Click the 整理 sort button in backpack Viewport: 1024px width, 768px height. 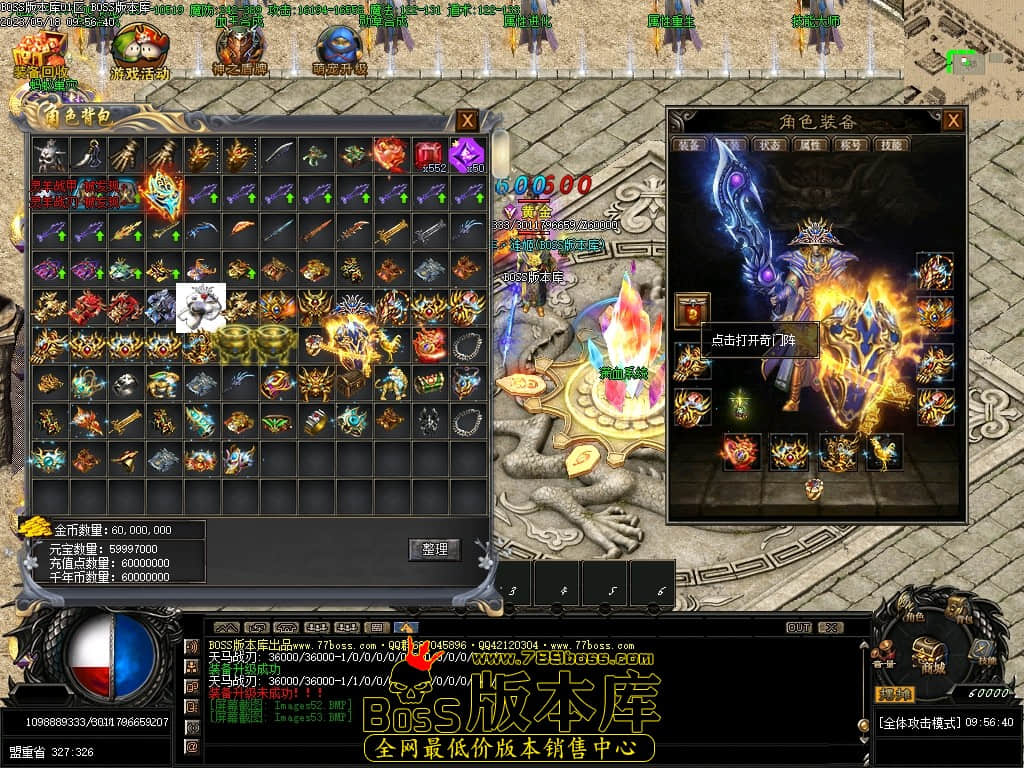click(x=434, y=549)
